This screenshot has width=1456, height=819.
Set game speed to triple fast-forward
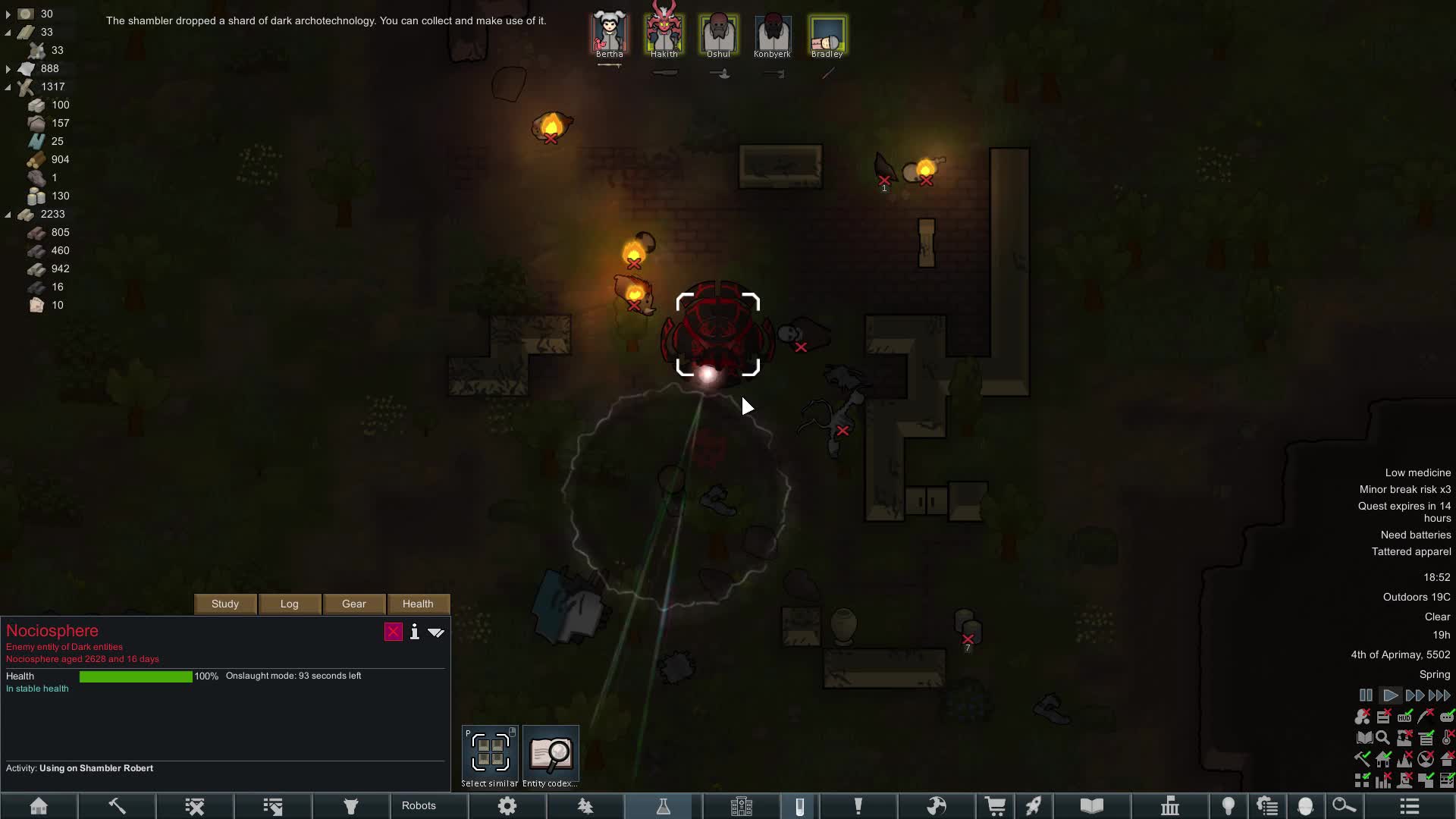point(1439,695)
